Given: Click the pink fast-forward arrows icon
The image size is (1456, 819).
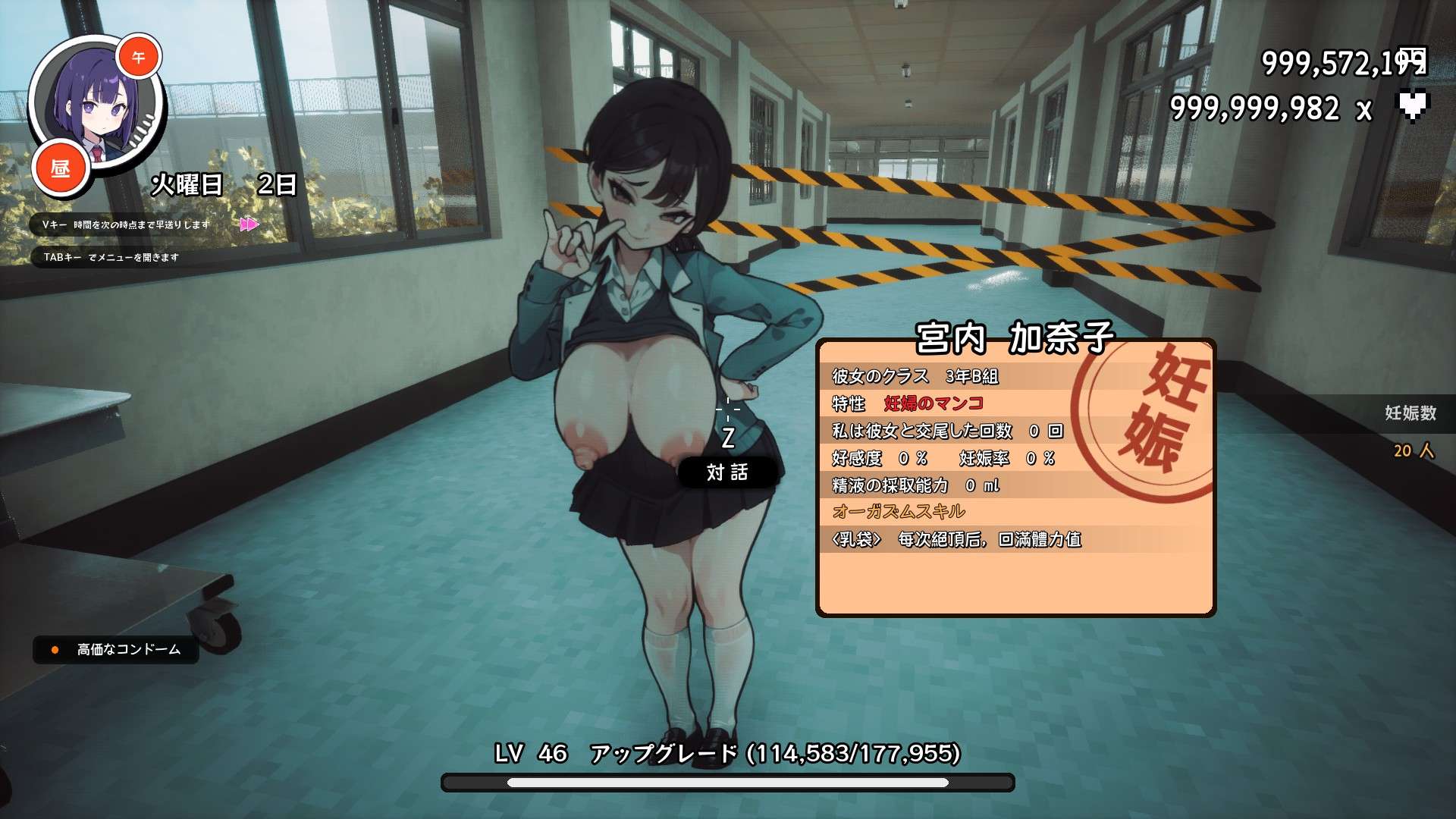Looking at the screenshot, I should [x=249, y=224].
